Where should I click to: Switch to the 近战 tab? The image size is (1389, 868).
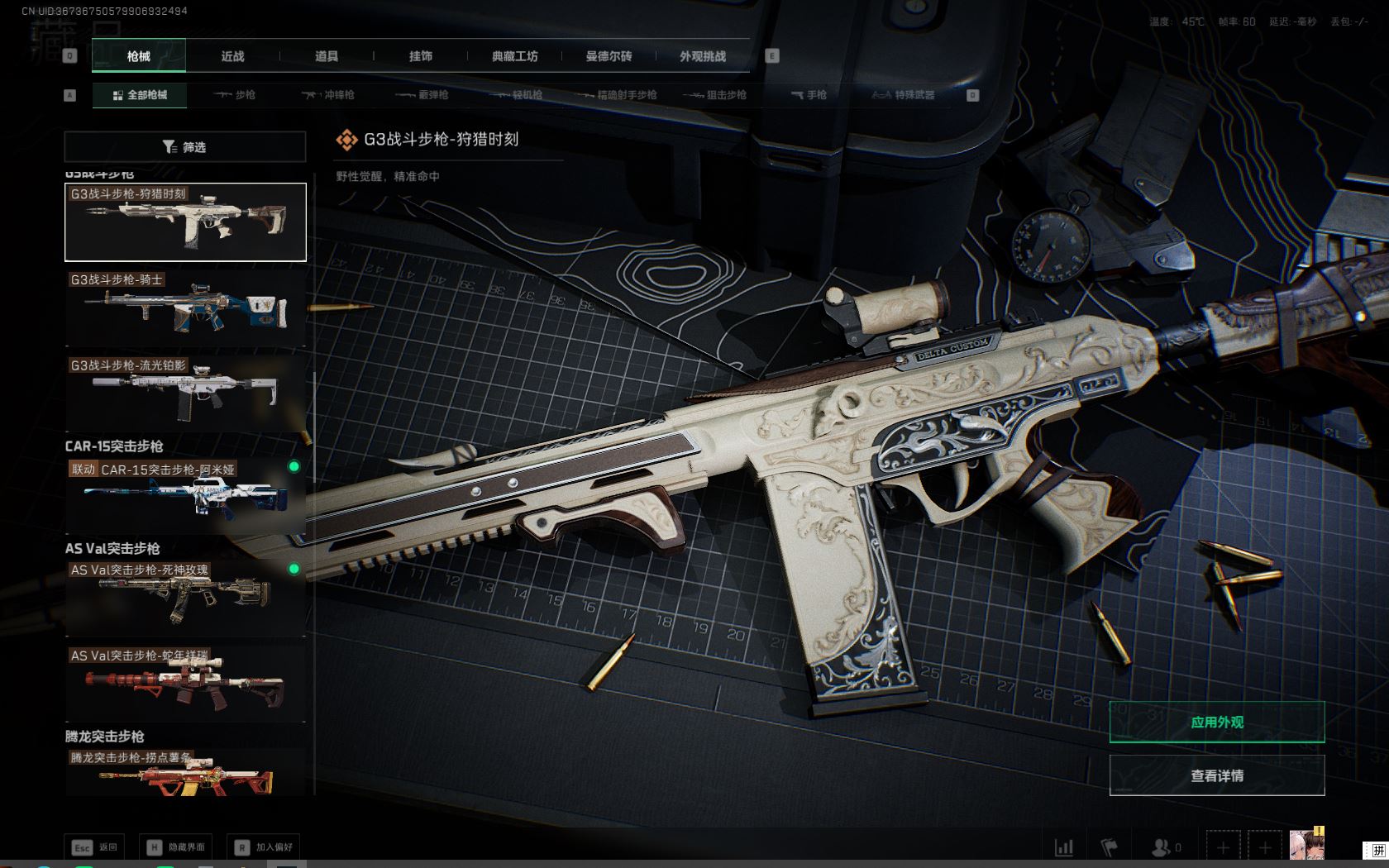232,56
